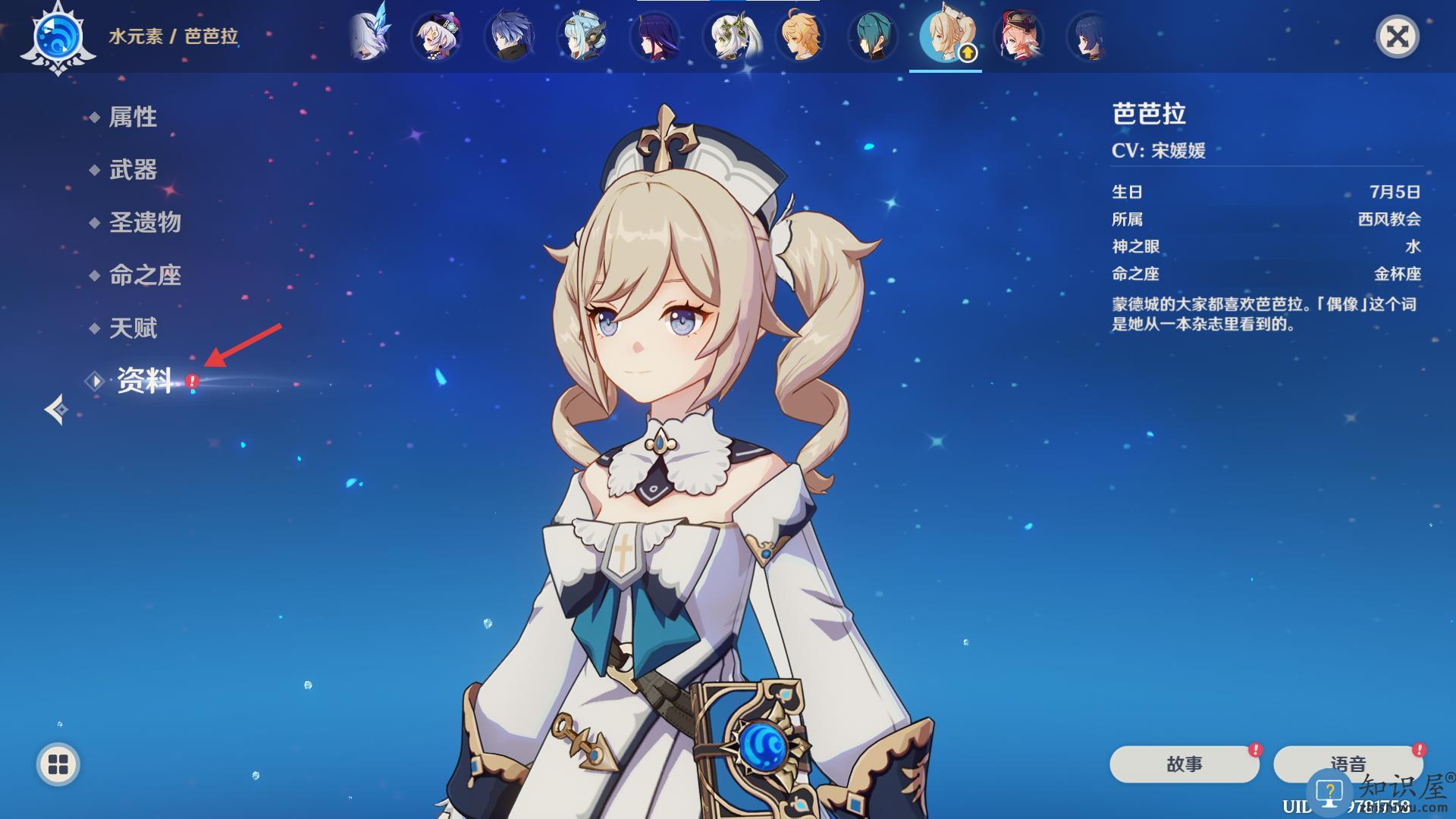Select the blond Aether traveler portrait
This screenshot has width=1456, height=819.
[801, 36]
